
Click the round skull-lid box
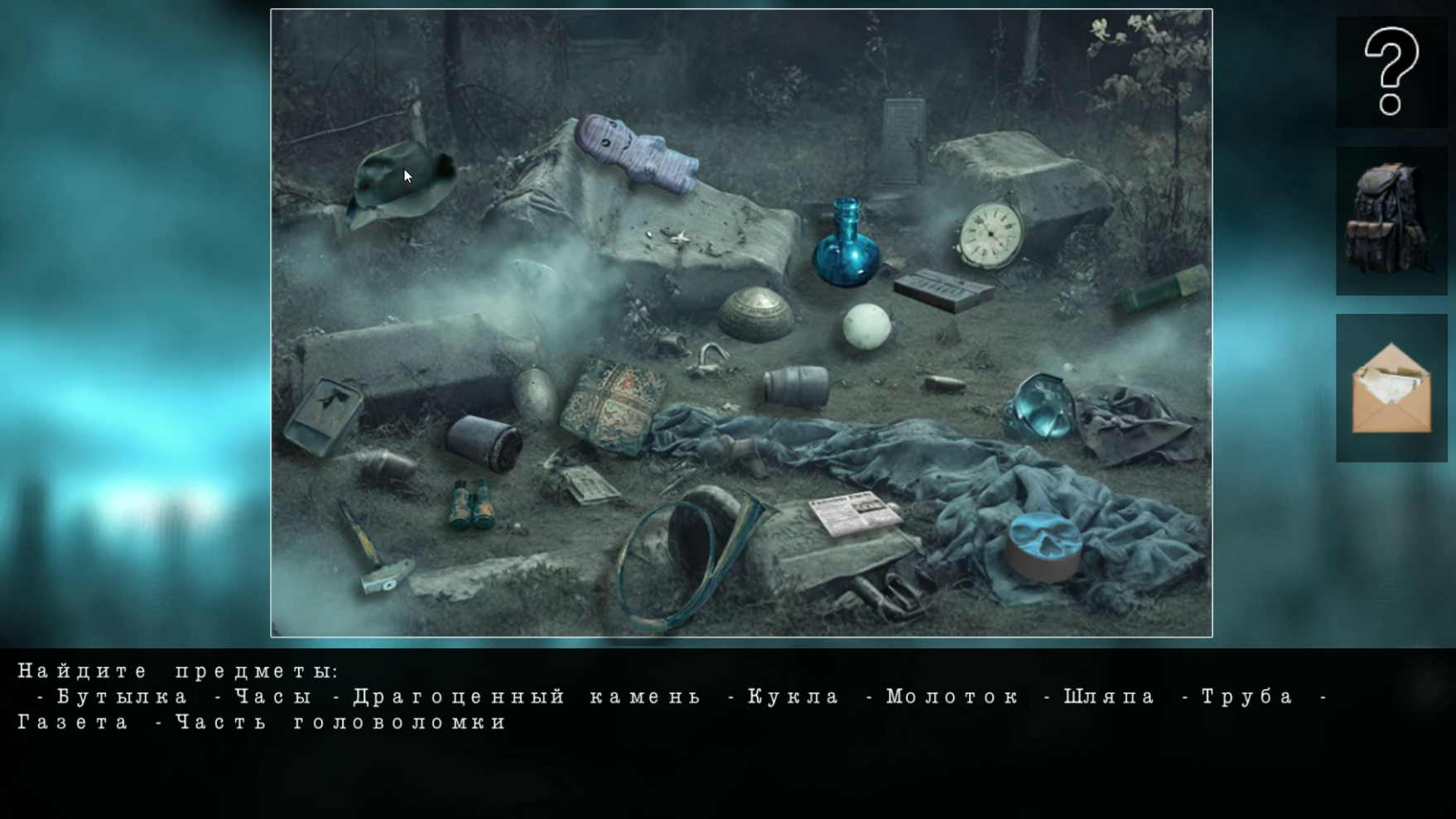tap(1045, 547)
